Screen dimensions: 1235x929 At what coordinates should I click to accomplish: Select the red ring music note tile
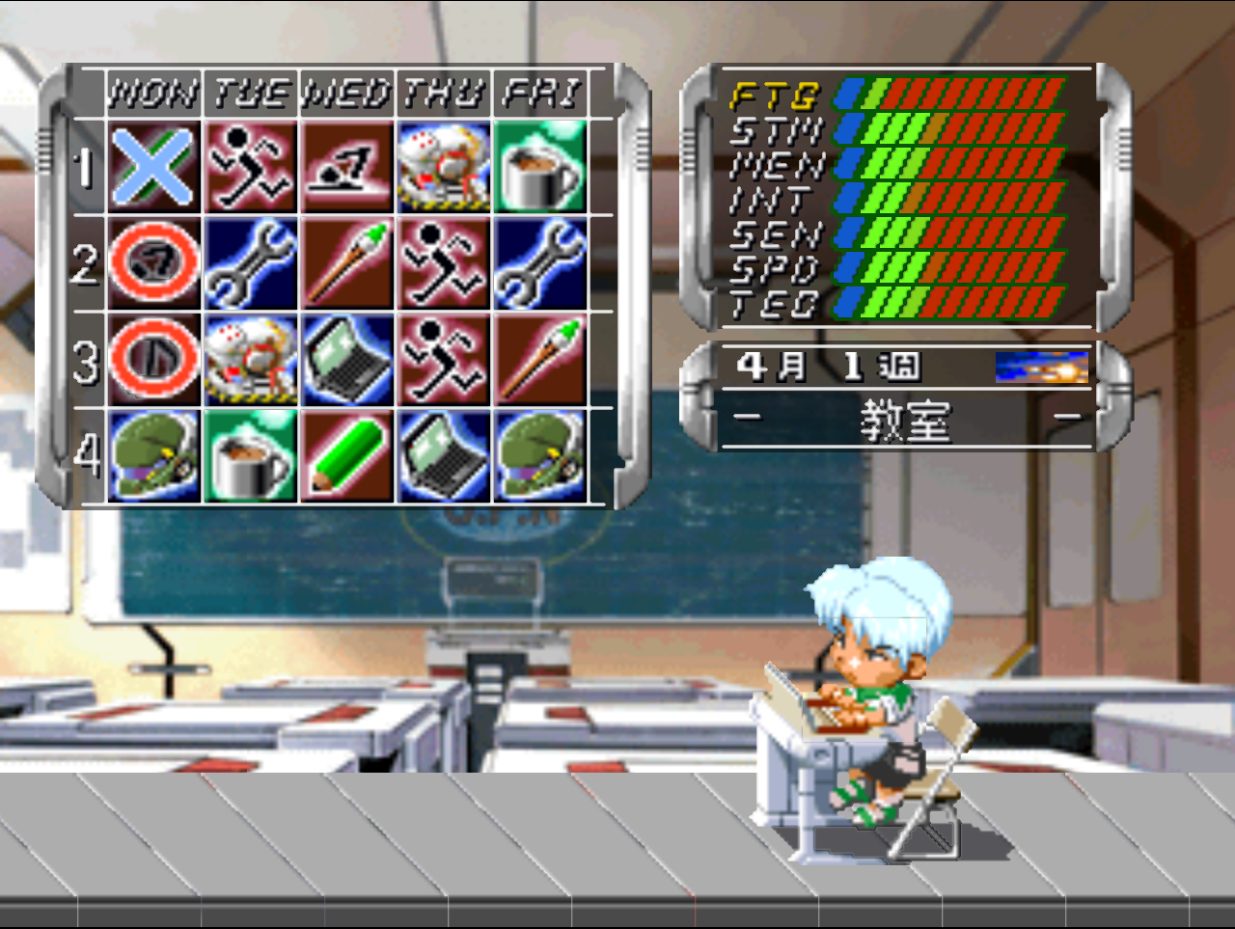154,359
